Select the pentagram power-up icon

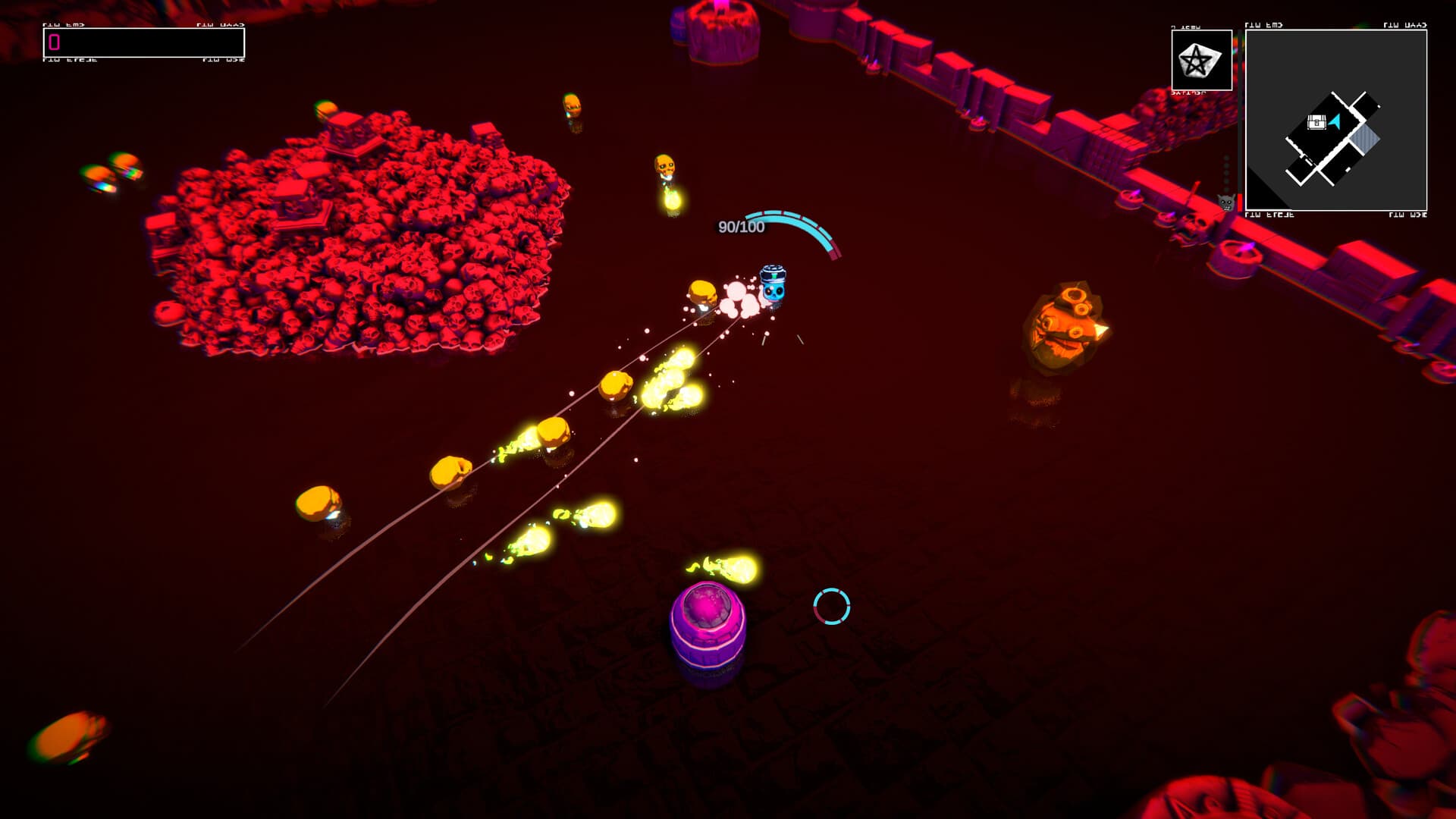click(1195, 61)
